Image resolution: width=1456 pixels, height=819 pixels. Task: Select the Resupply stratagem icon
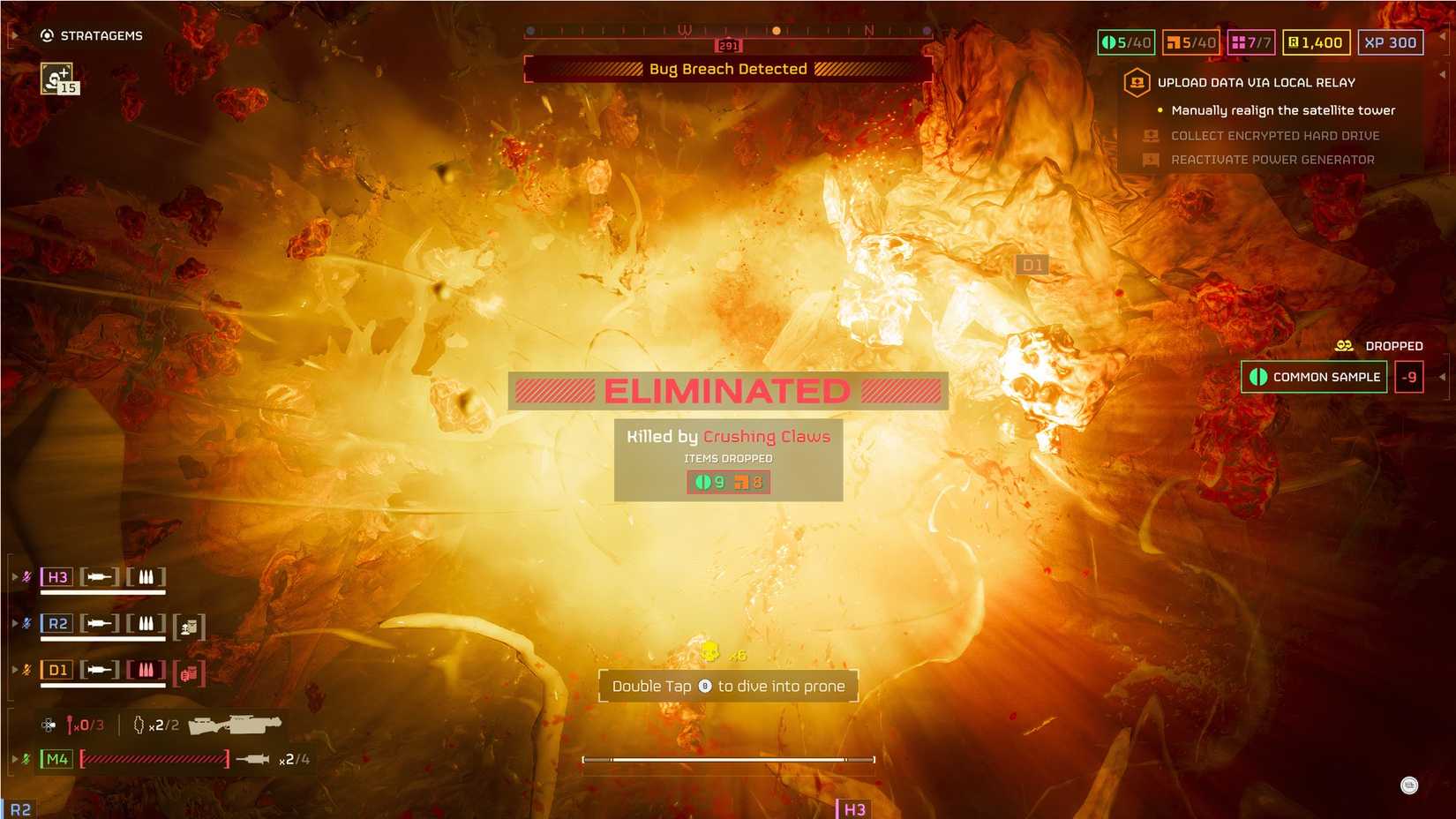56,79
